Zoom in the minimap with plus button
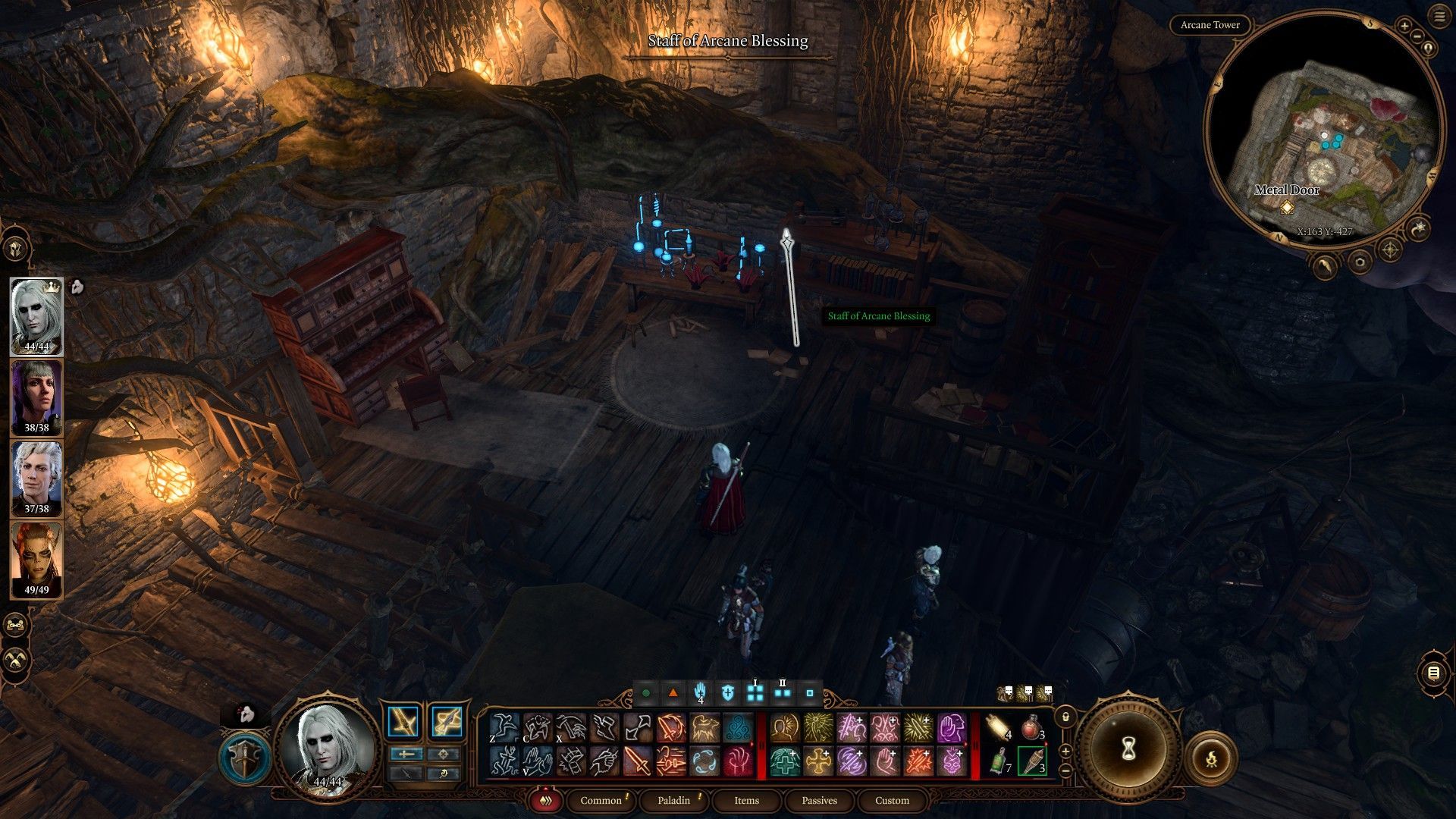This screenshot has width=1456, height=819. pyautogui.click(x=1404, y=27)
